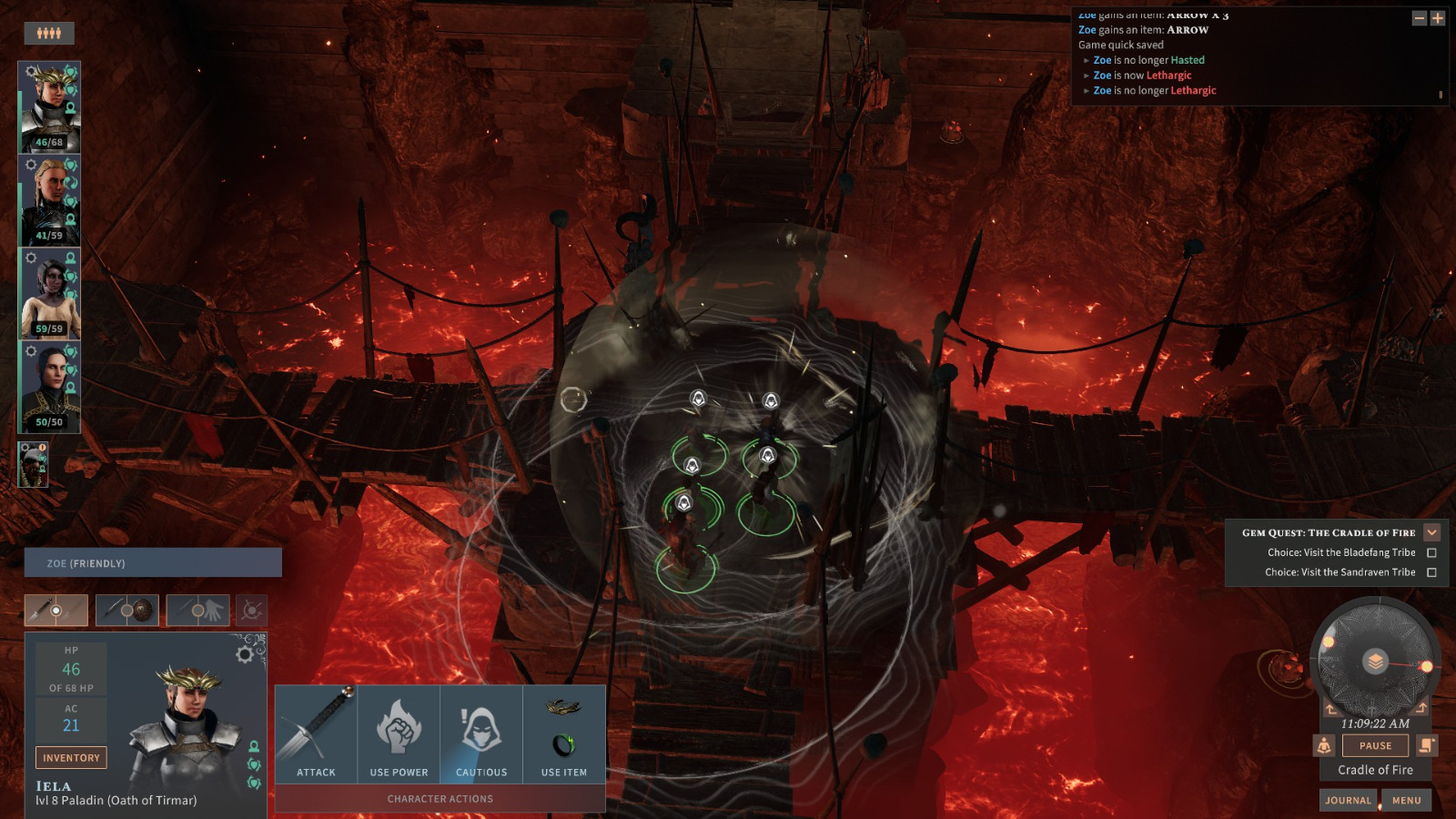This screenshot has height=819, width=1456.
Task: Expand the message log with plus button
Action: 1438,18
